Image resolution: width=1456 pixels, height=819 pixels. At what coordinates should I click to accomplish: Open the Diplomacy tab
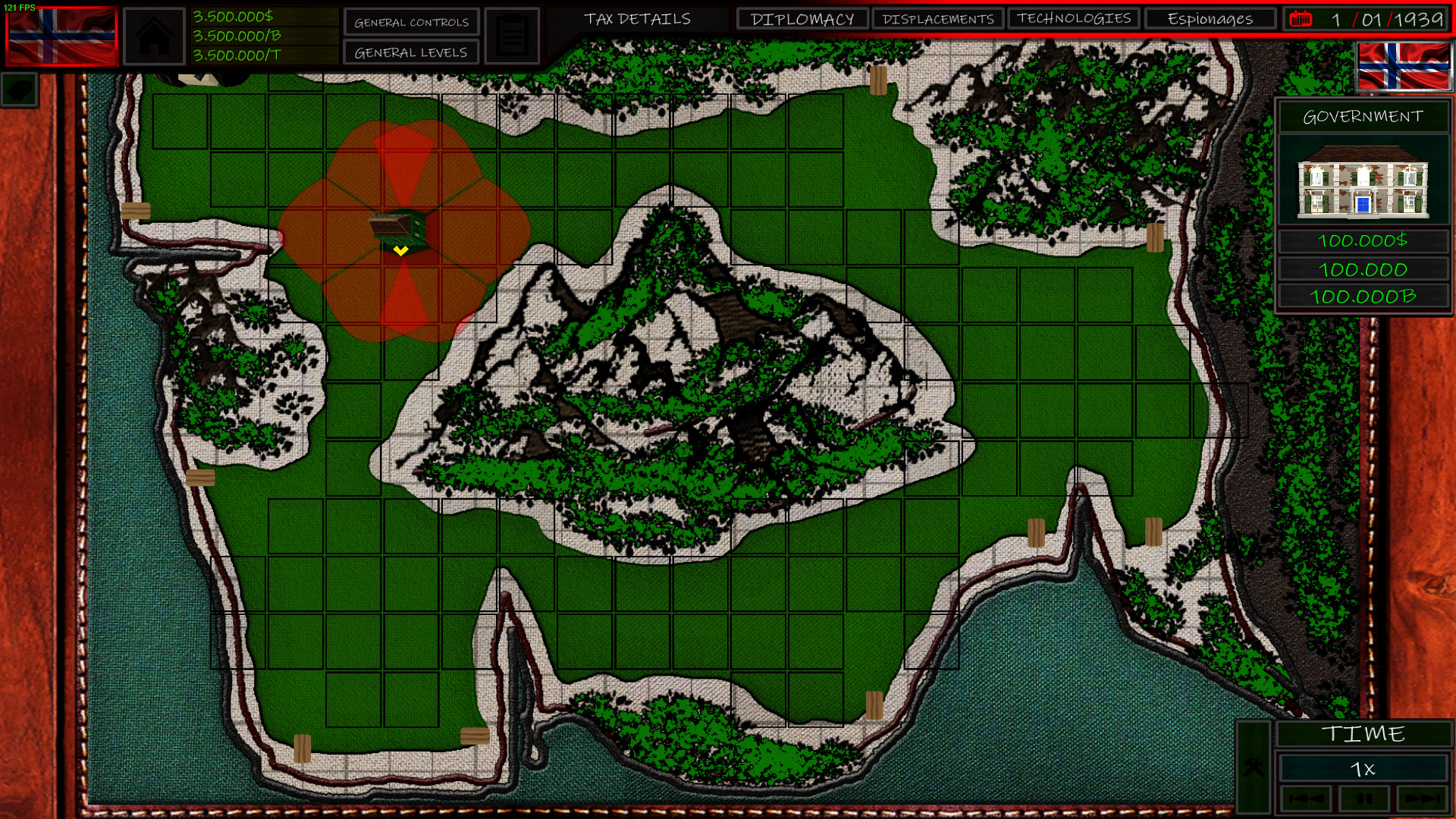click(801, 19)
